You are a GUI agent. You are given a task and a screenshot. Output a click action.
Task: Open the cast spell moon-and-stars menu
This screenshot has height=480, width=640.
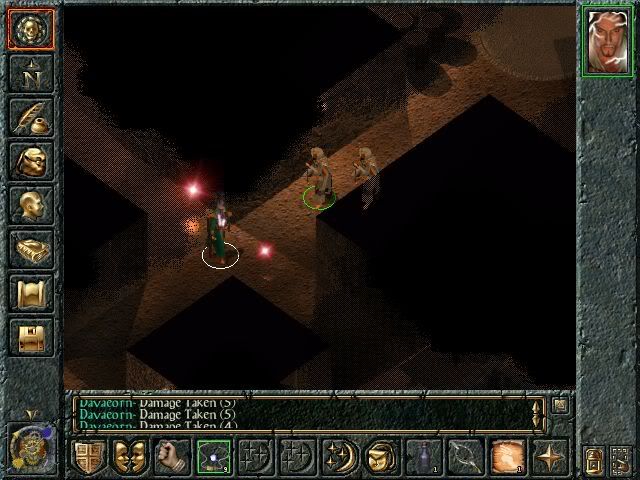coord(340,457)
